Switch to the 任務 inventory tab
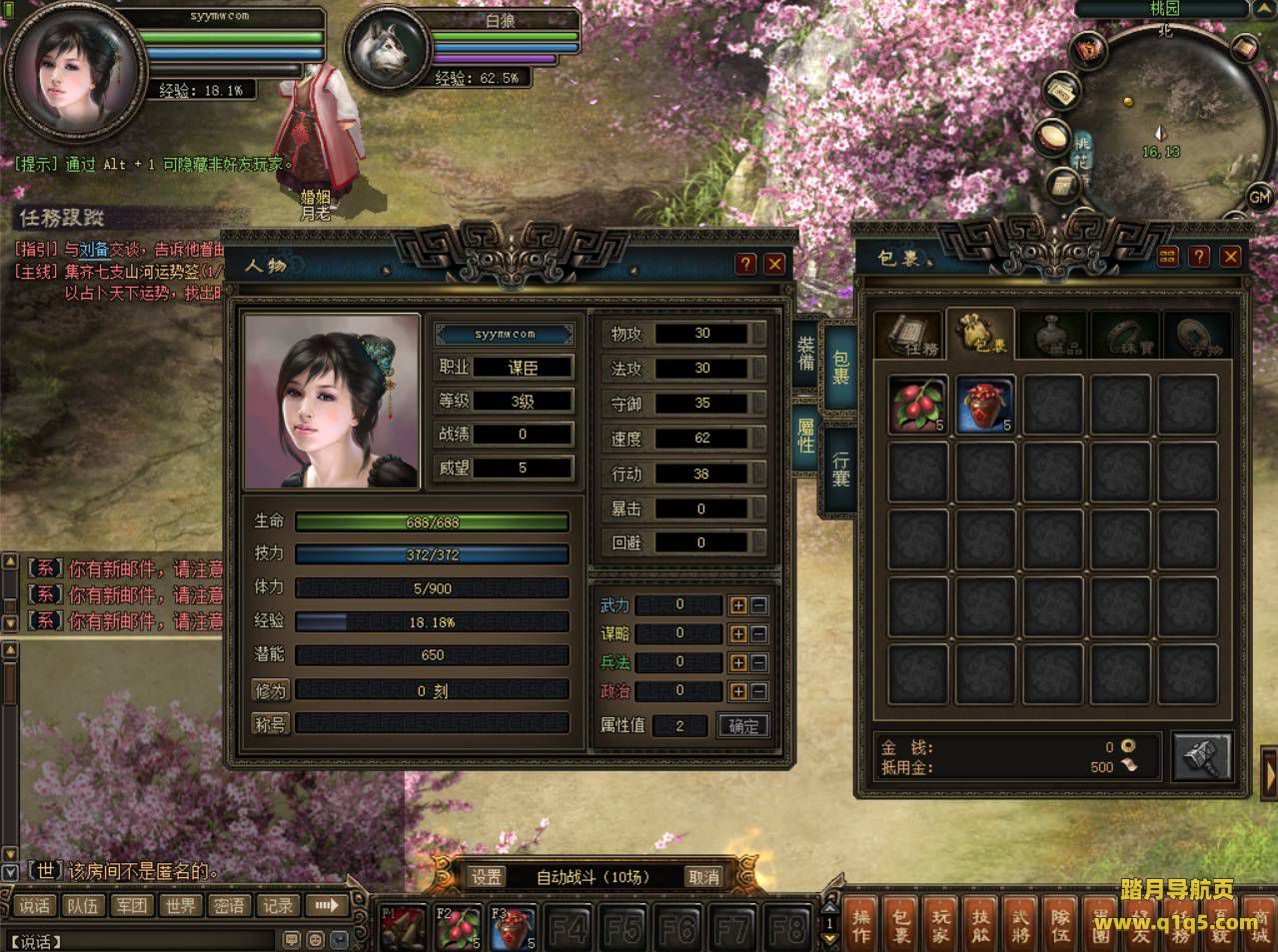Image resolution: width=1278 pixels, height=952 pixels. 908,336
